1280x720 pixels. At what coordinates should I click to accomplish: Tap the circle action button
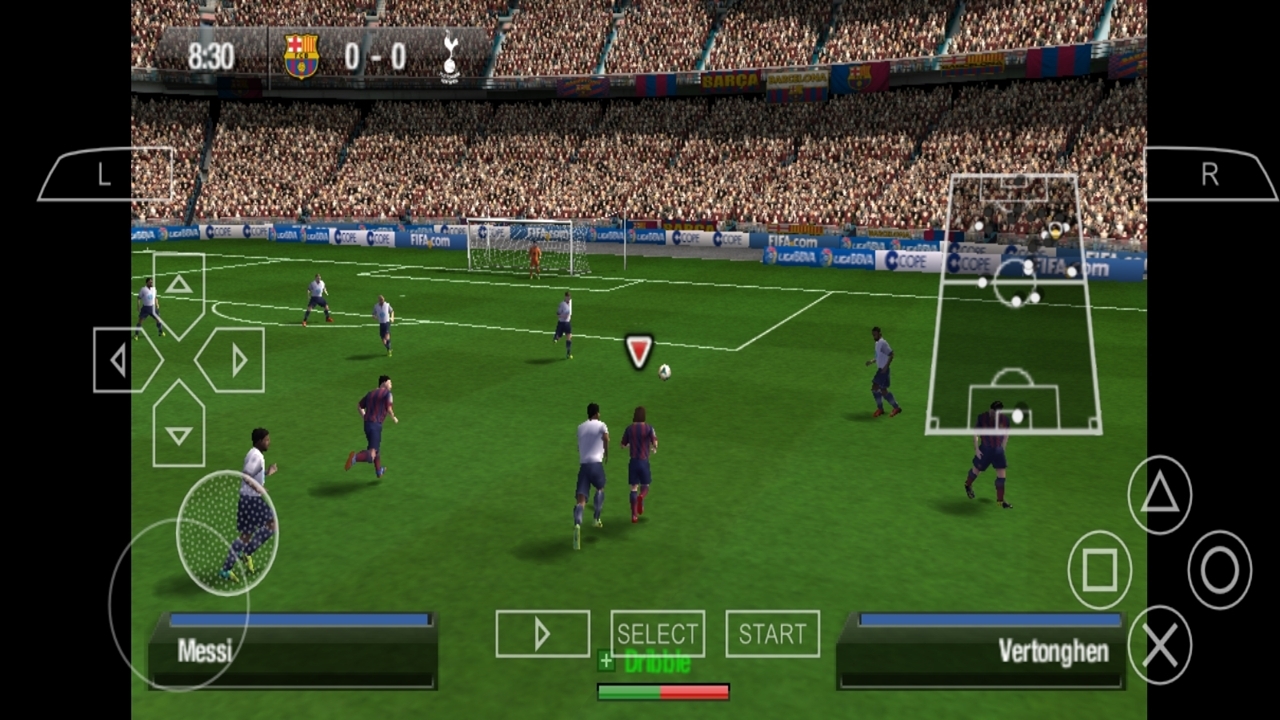tap(1219, 570)
